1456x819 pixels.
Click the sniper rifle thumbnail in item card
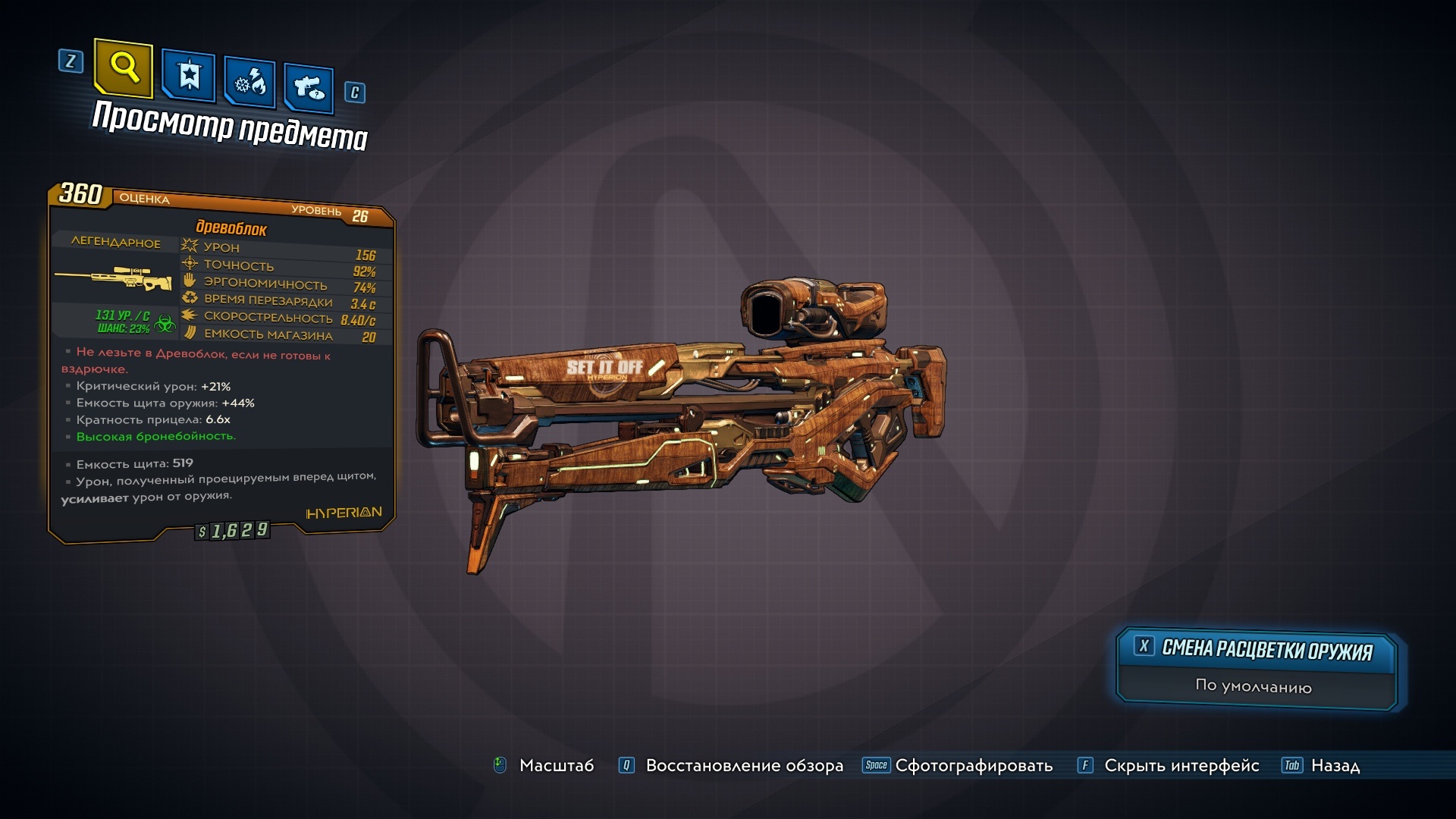pyautogui.click(x=114, y=278)
